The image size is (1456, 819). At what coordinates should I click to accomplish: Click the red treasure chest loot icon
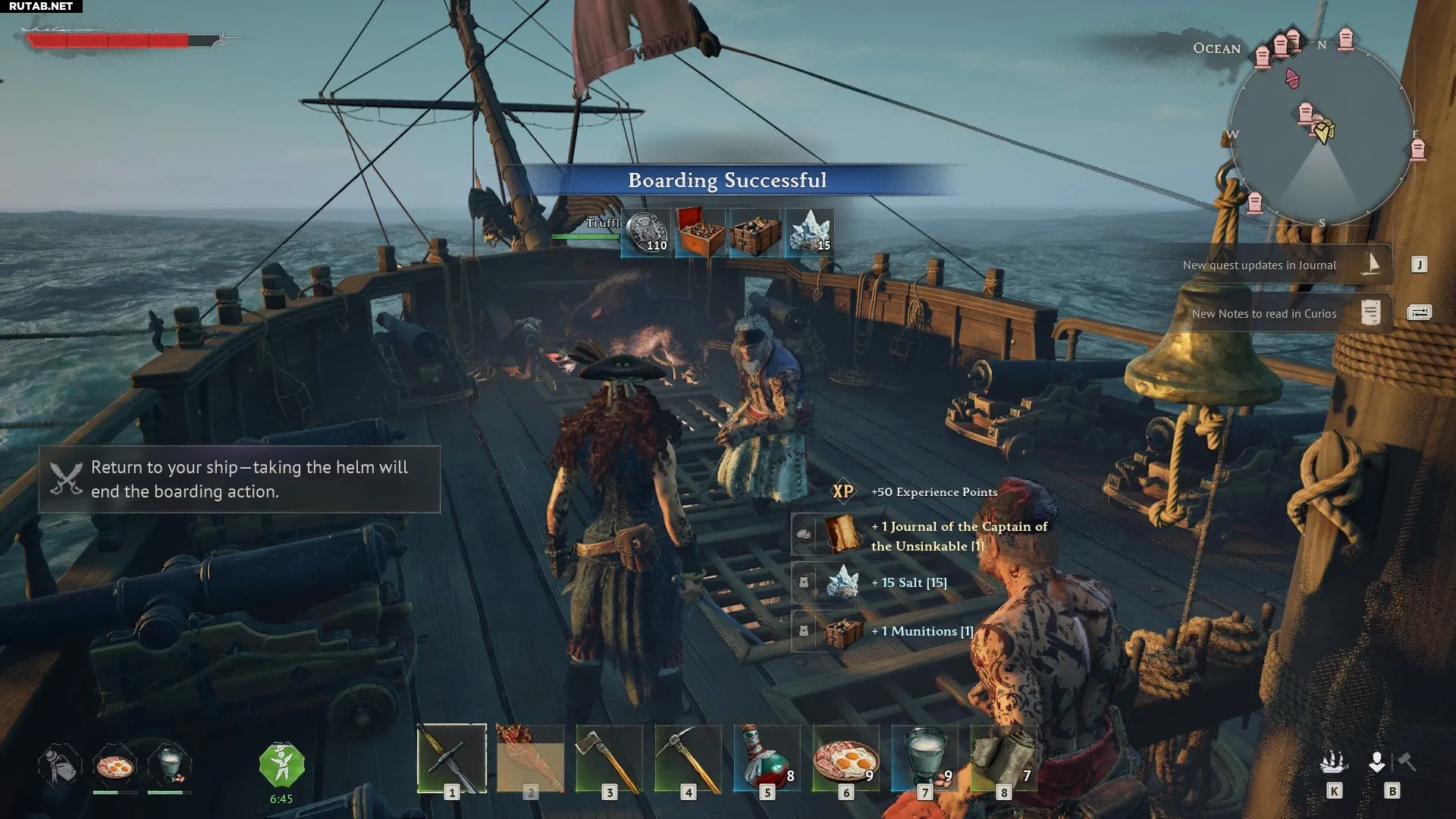(x=701, y=233)
